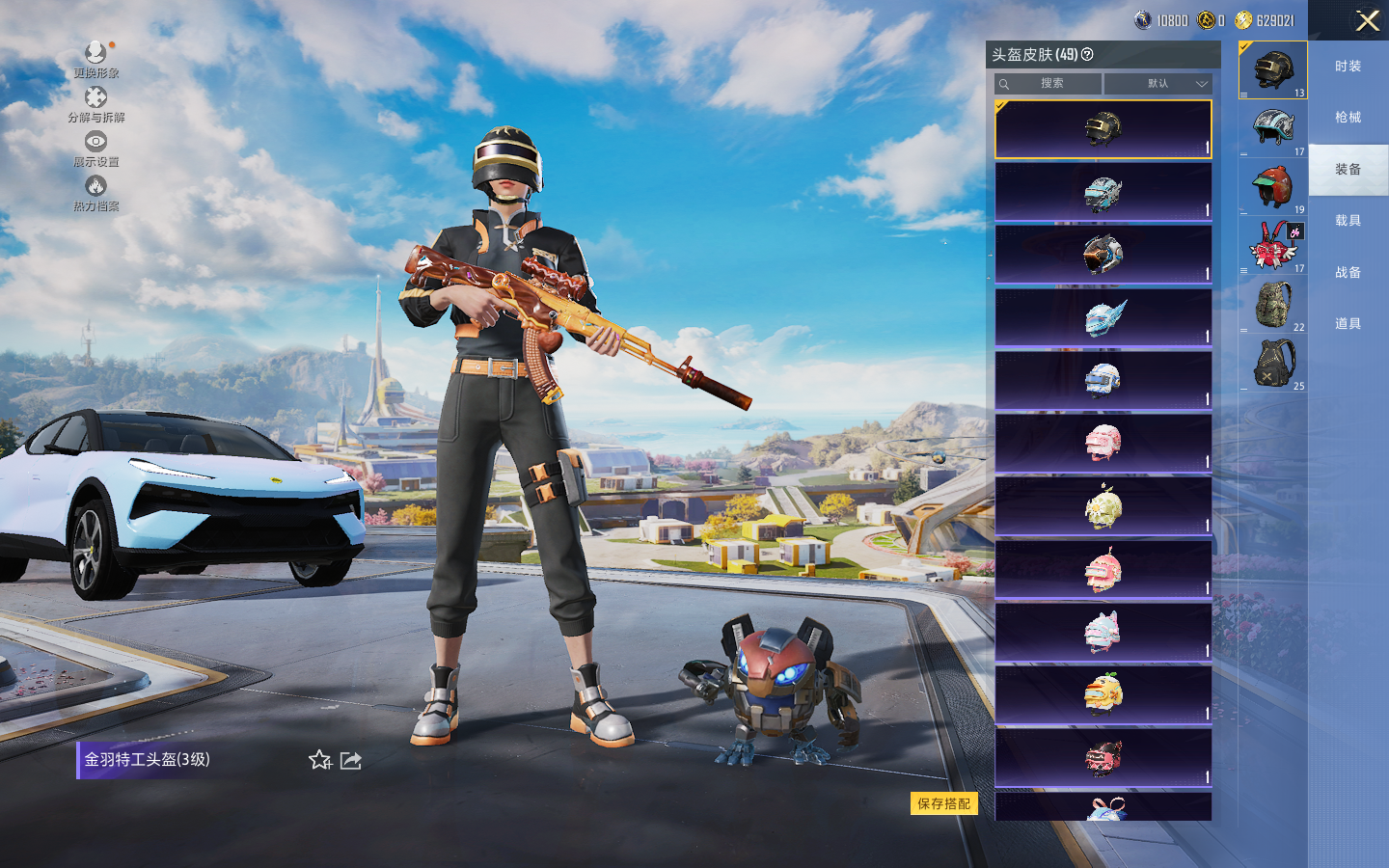The image size is (1389, 868).
Task: Click the 保存搭配 button
Action: coord(943,803)
